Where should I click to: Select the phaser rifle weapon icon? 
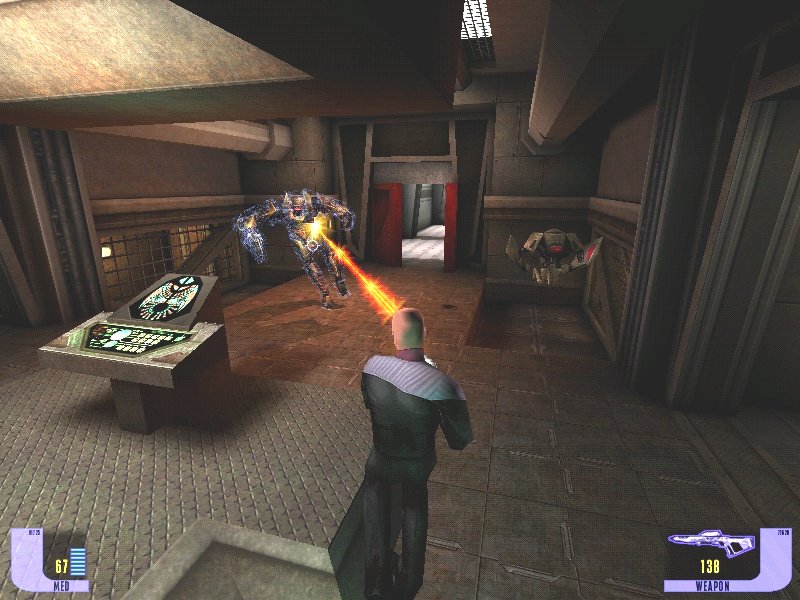click(710, 544)
